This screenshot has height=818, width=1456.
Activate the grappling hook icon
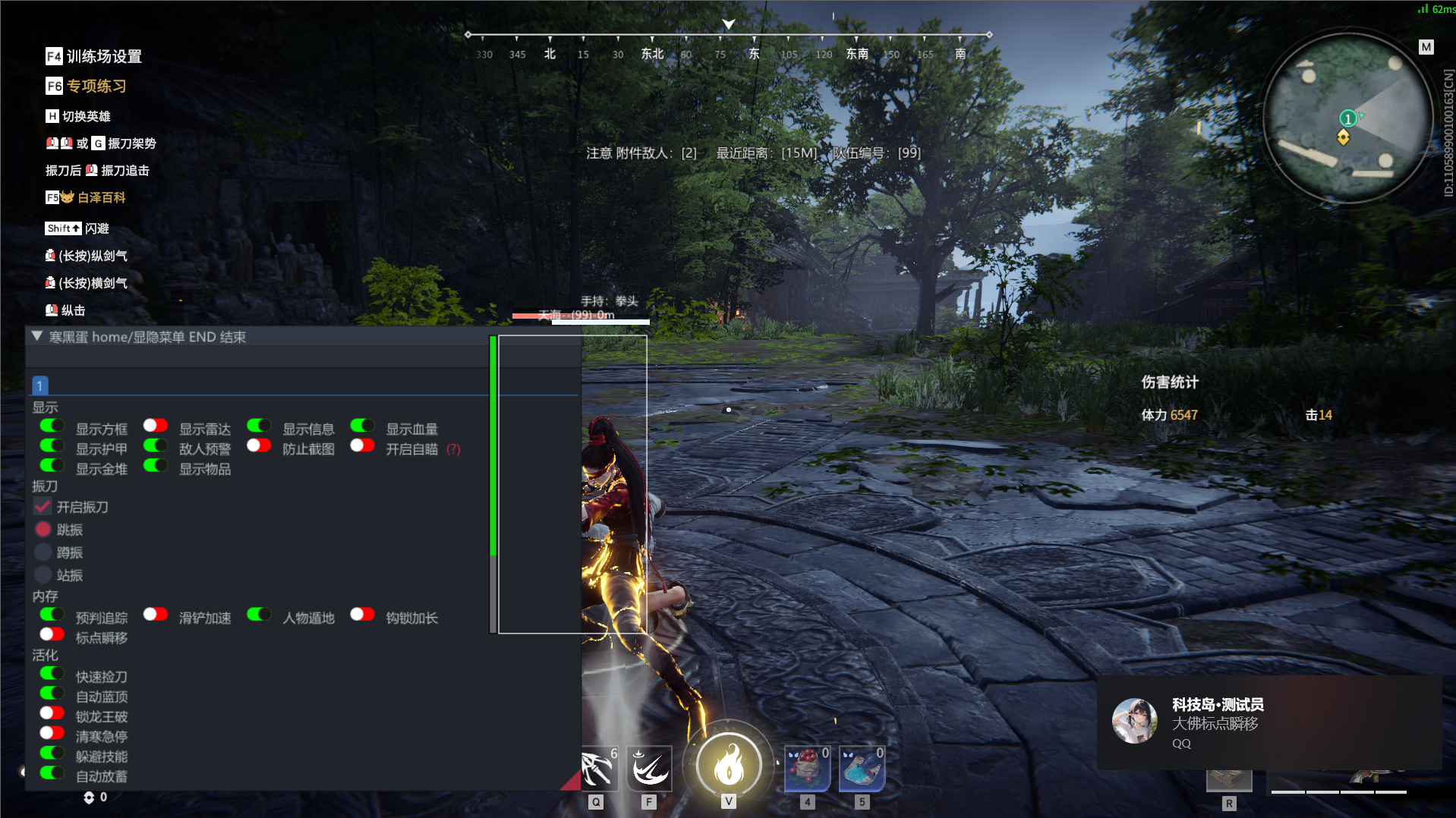click(598, 768)
